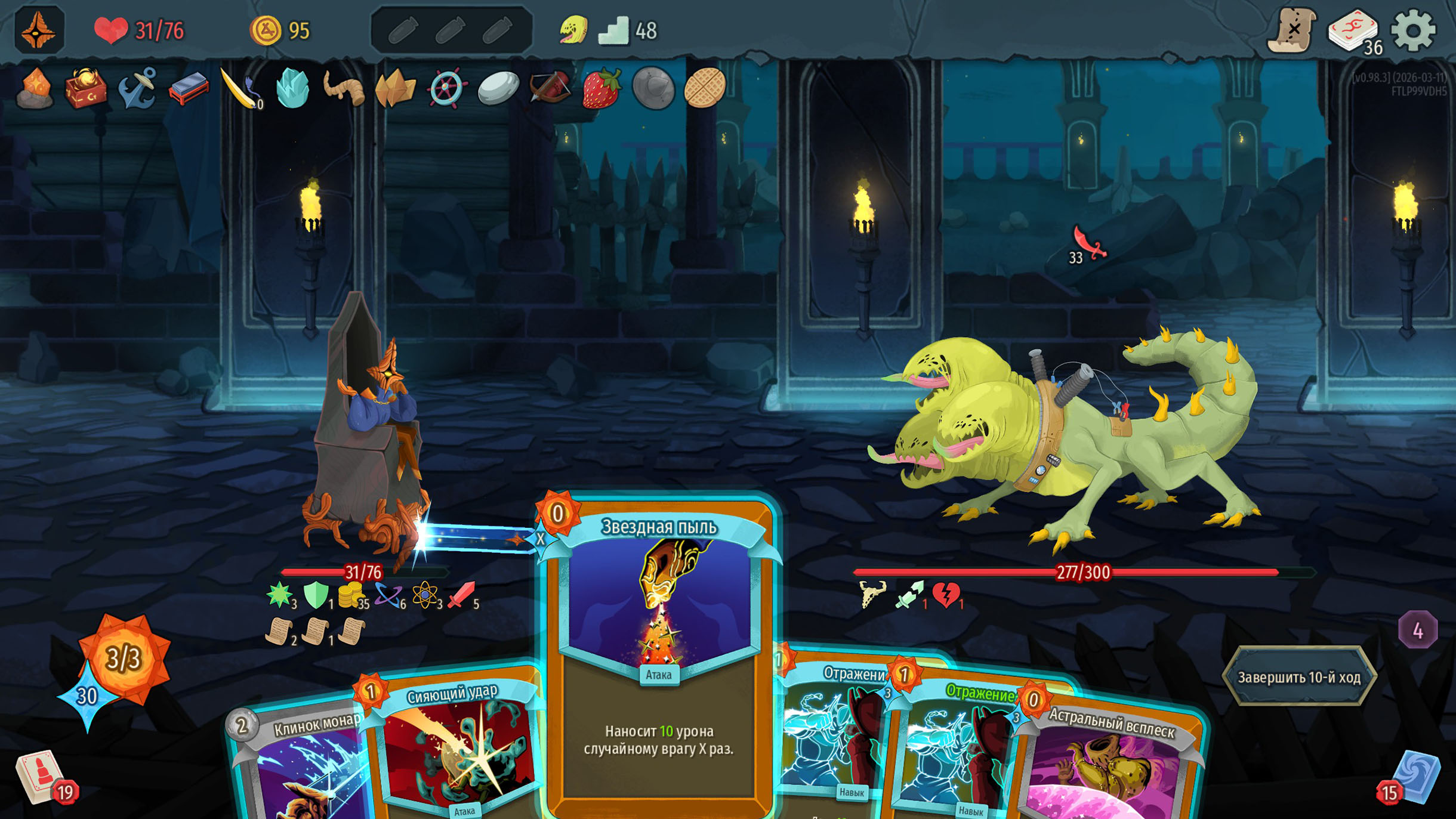The image size is (1456, 819).
Task: Open the map scroll
Action: point(1292,30)
